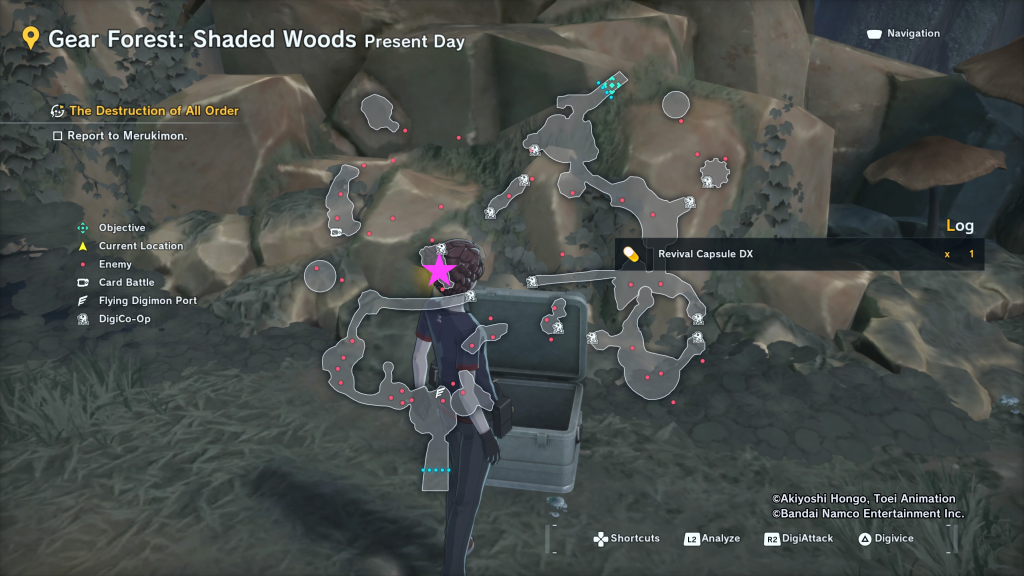This screenshot has height=576, width=1024.
Task: Select the Flying Digimon Port legend entry
Action: [x=147, y=300]
